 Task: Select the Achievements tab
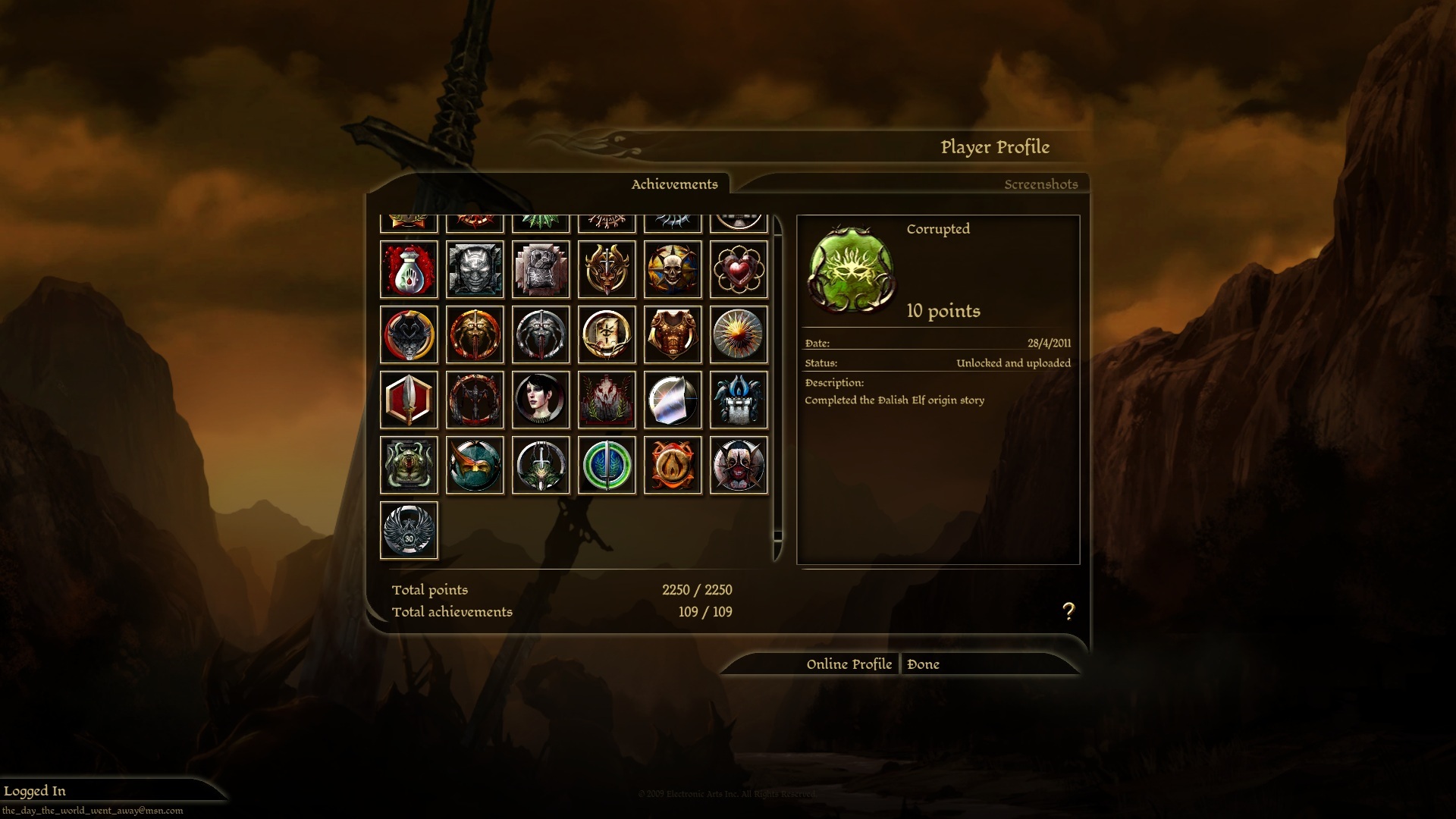[x=674, y=184]
